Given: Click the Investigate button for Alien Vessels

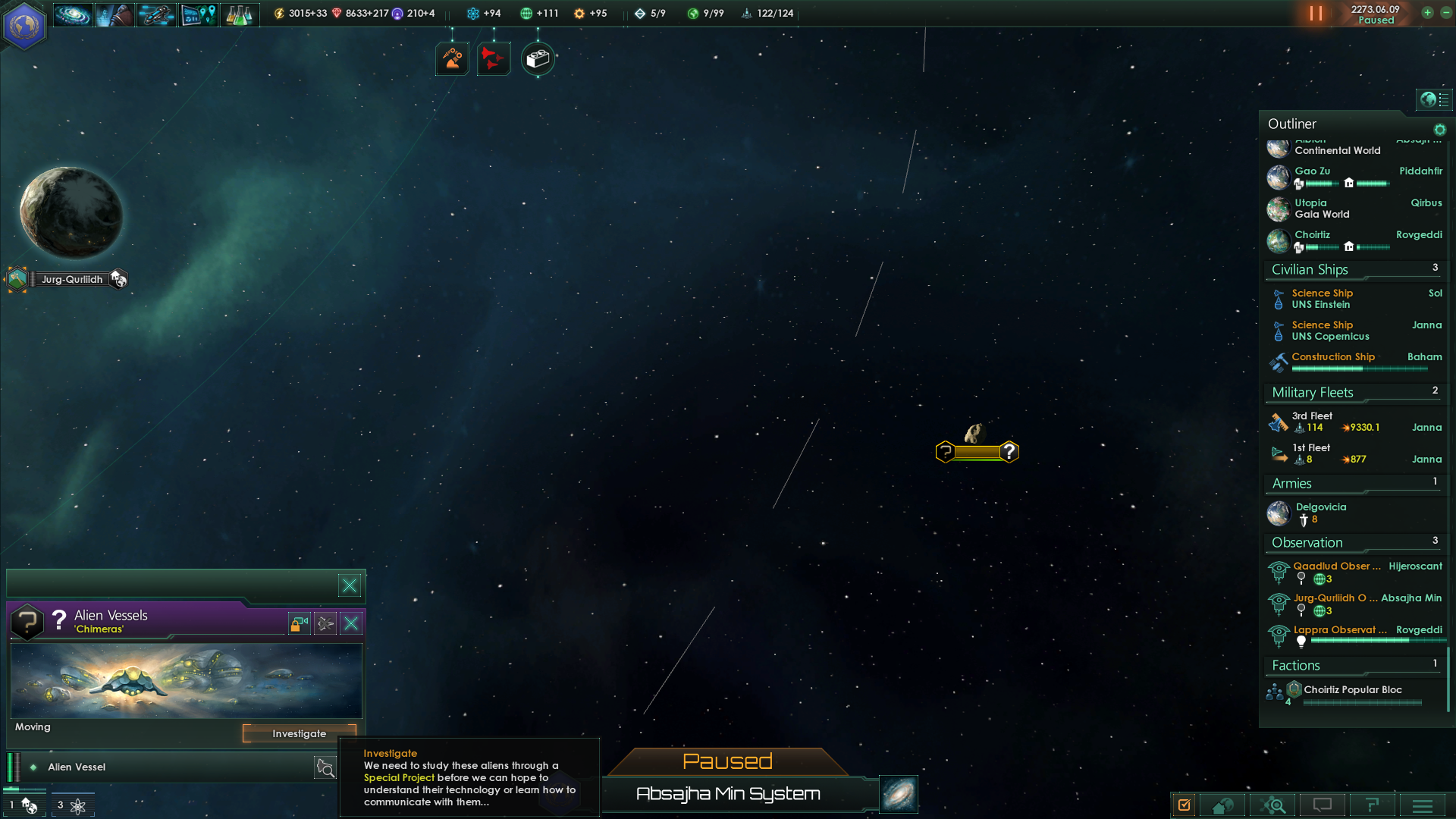Looking at the screenshot, I should click(299, 733).
